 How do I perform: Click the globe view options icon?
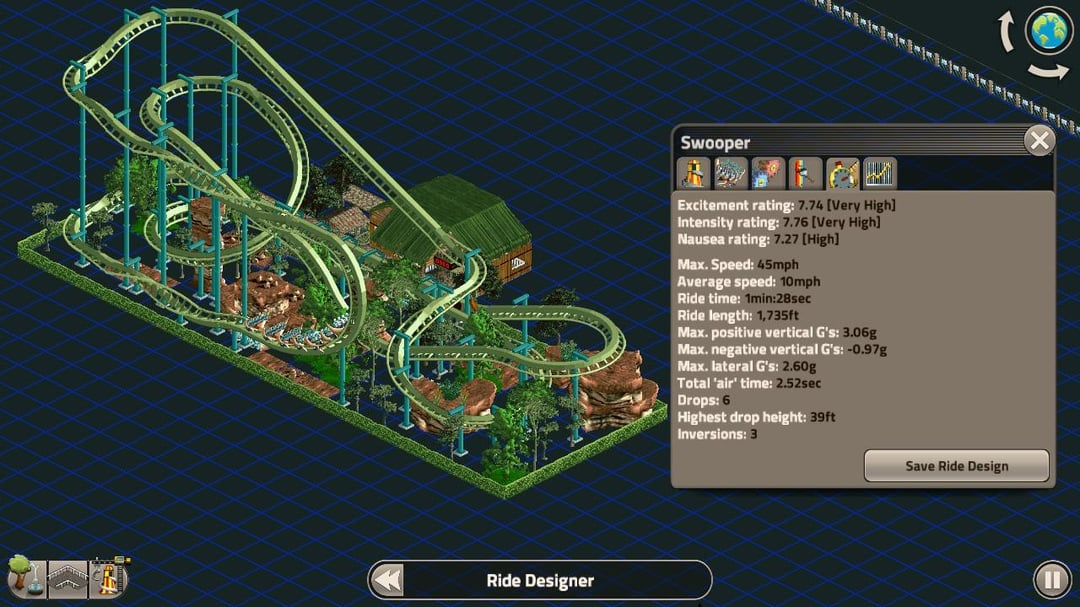1048,32
